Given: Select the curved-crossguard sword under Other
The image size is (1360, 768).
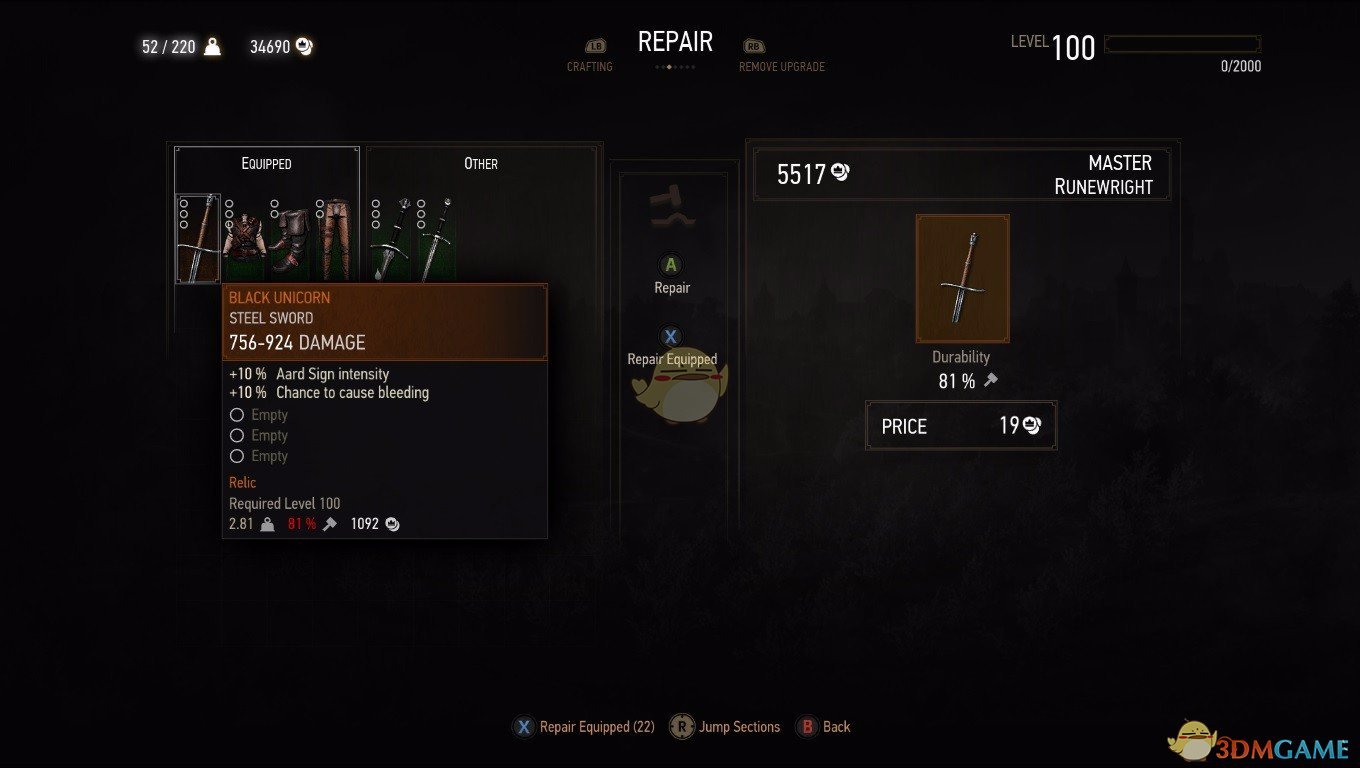Looking at the screenshot, I should [x=390, y=240].
